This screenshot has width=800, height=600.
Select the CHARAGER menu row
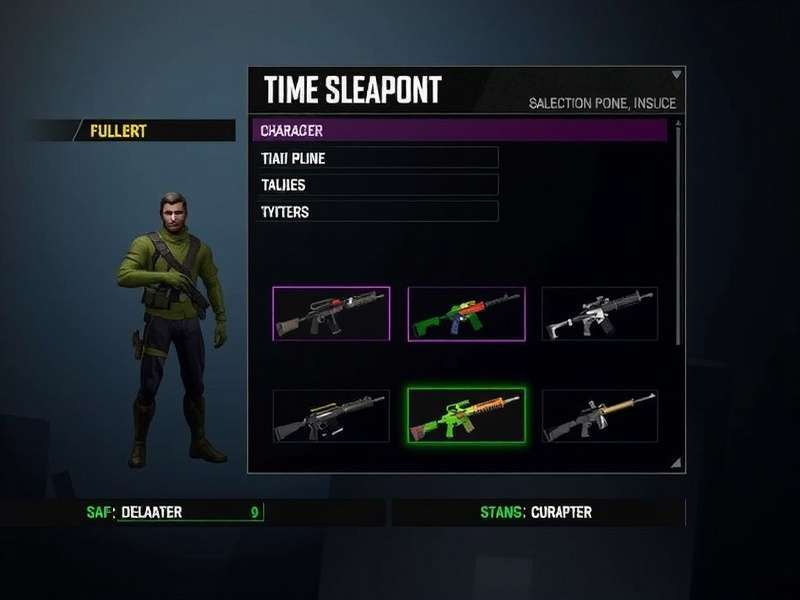click(458, 130)
